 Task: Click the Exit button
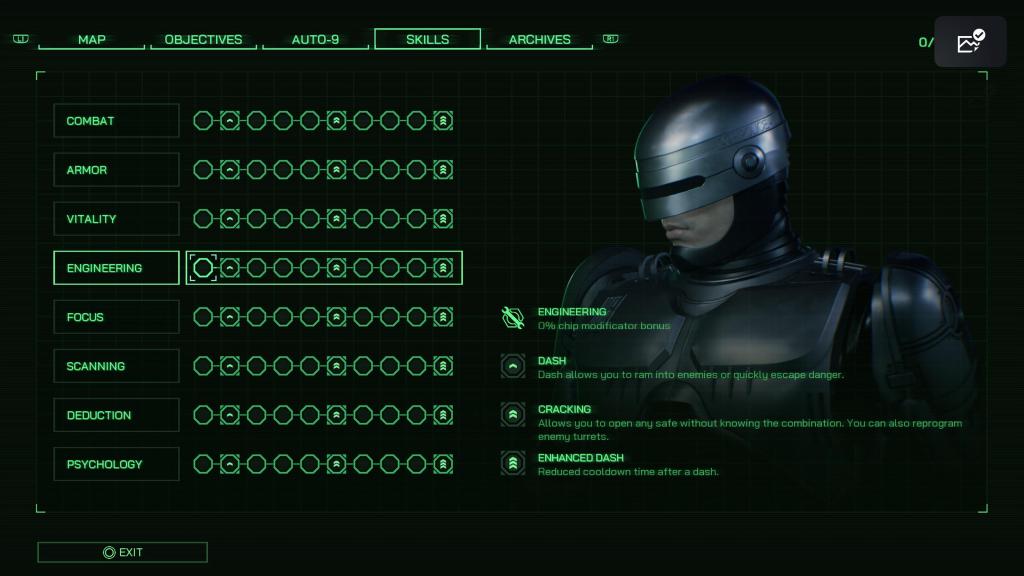click(122, 552)
